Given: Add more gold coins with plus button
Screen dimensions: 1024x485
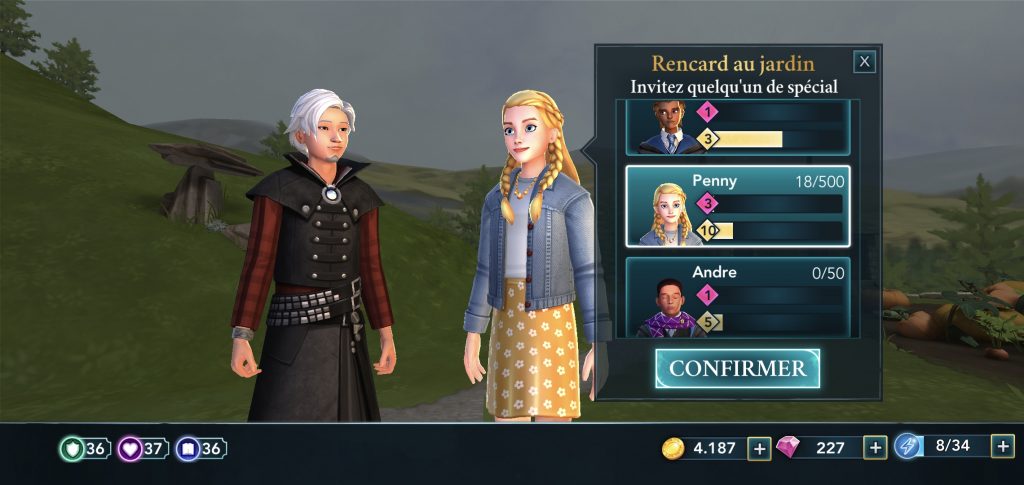Looking at the screenshot, I should point(760,448).
